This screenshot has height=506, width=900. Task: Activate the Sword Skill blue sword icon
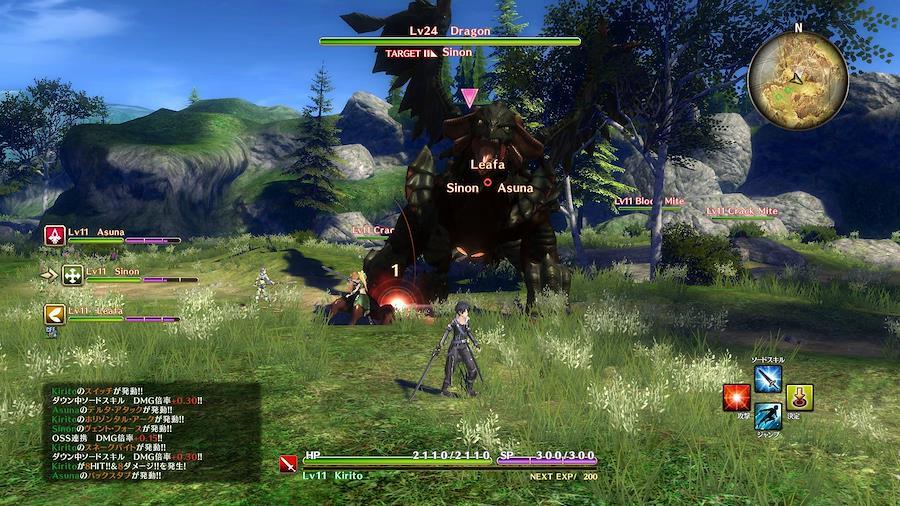pos(768,379)
